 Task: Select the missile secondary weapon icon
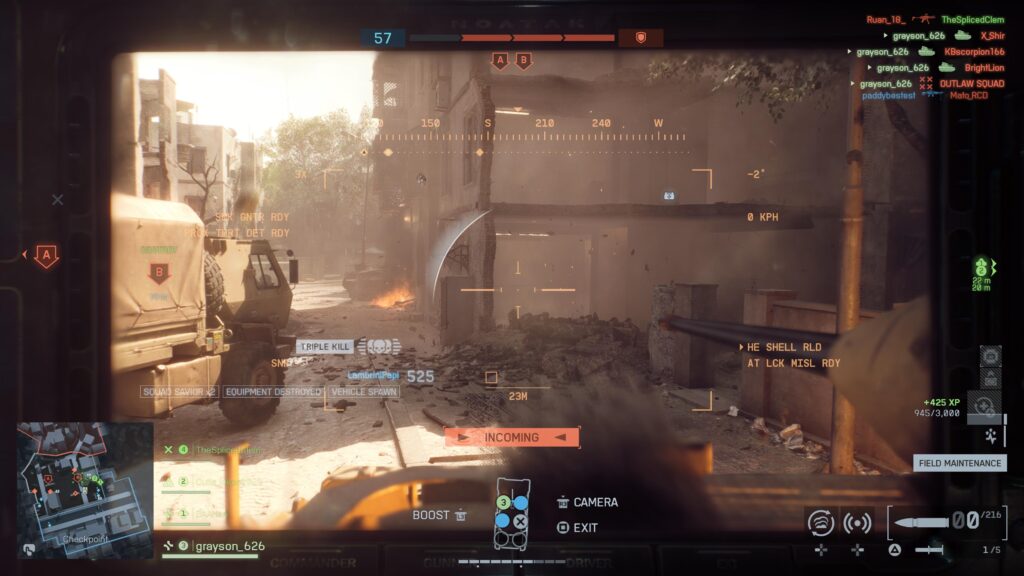click(x=928, y=549)
